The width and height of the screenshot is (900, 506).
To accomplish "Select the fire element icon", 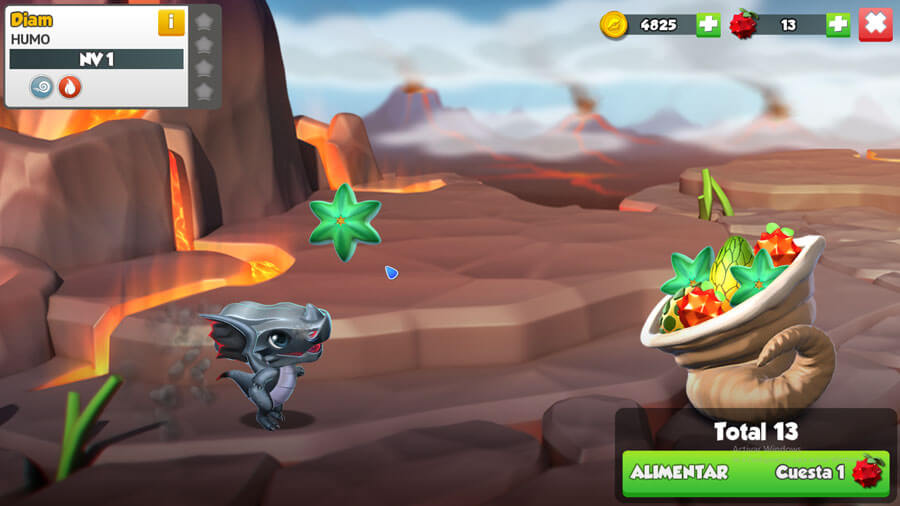I will click(x=69, y=87).
